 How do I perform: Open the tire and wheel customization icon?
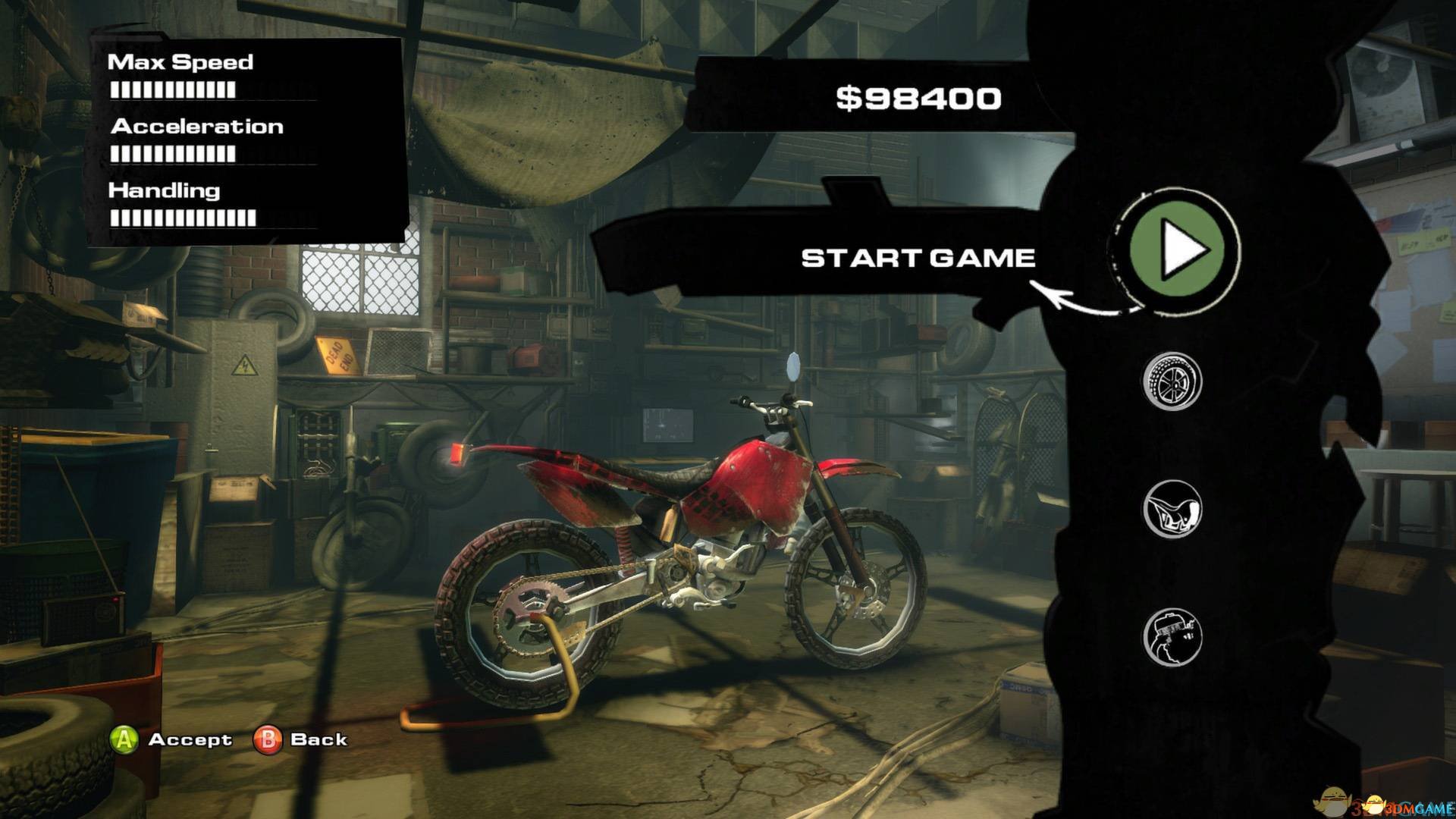pyautogui.click(x=1172, y=381)
